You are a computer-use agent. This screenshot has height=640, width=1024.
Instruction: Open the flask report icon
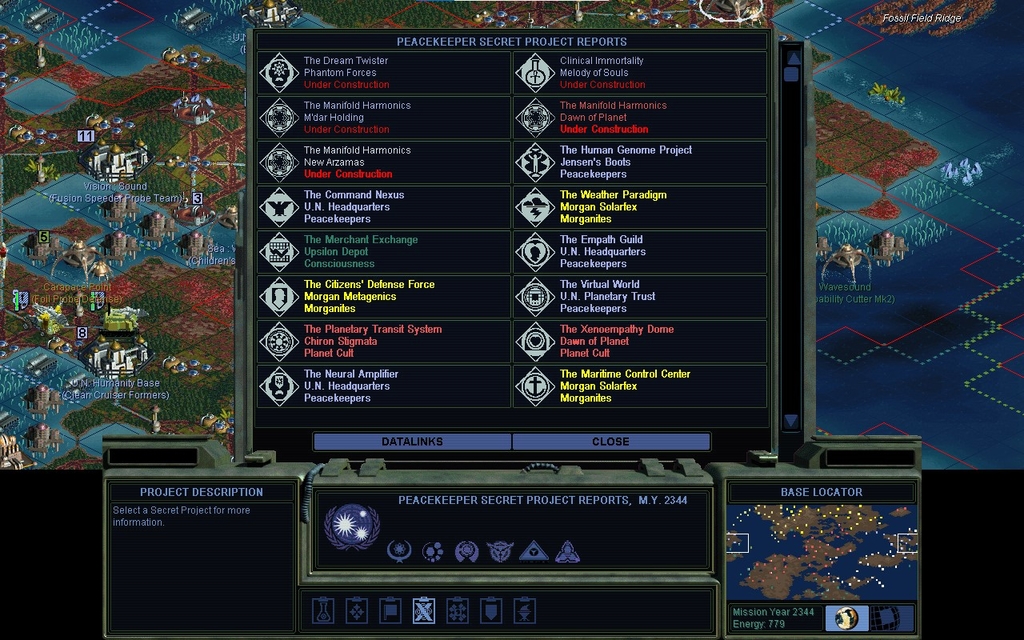click(322, 610)
